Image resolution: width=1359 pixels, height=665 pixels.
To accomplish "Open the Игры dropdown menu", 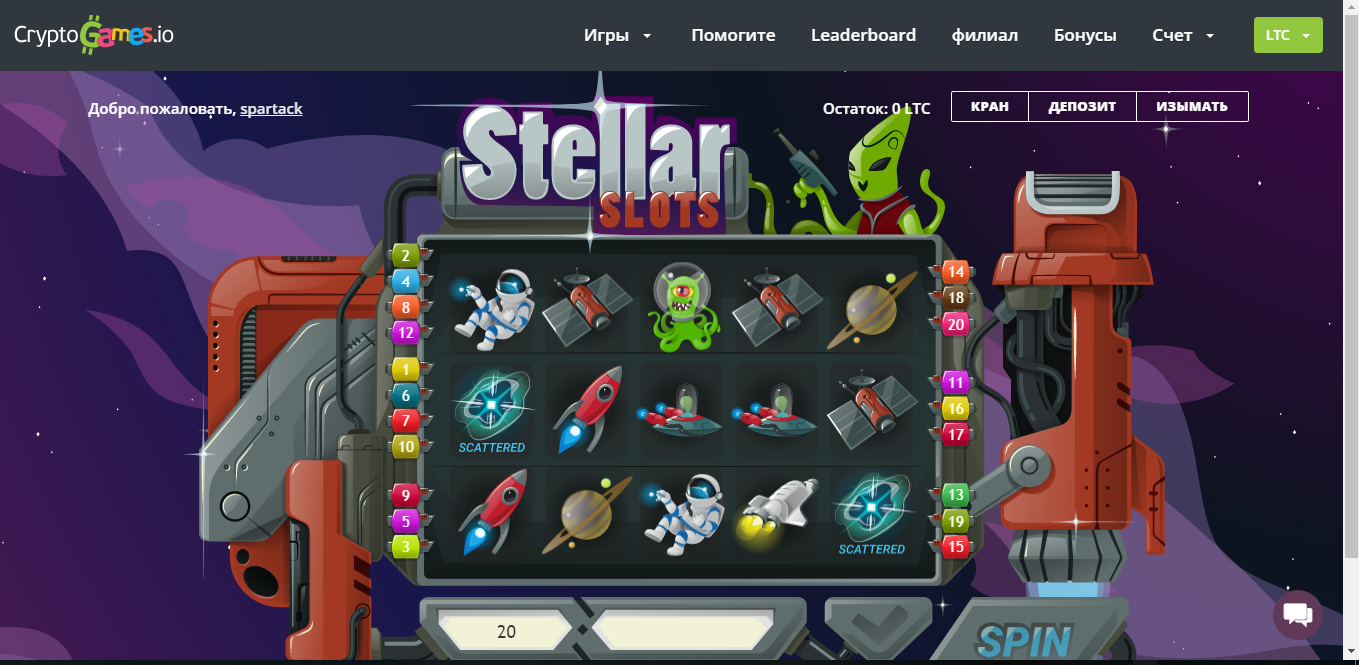I will (x=617, y=35).
